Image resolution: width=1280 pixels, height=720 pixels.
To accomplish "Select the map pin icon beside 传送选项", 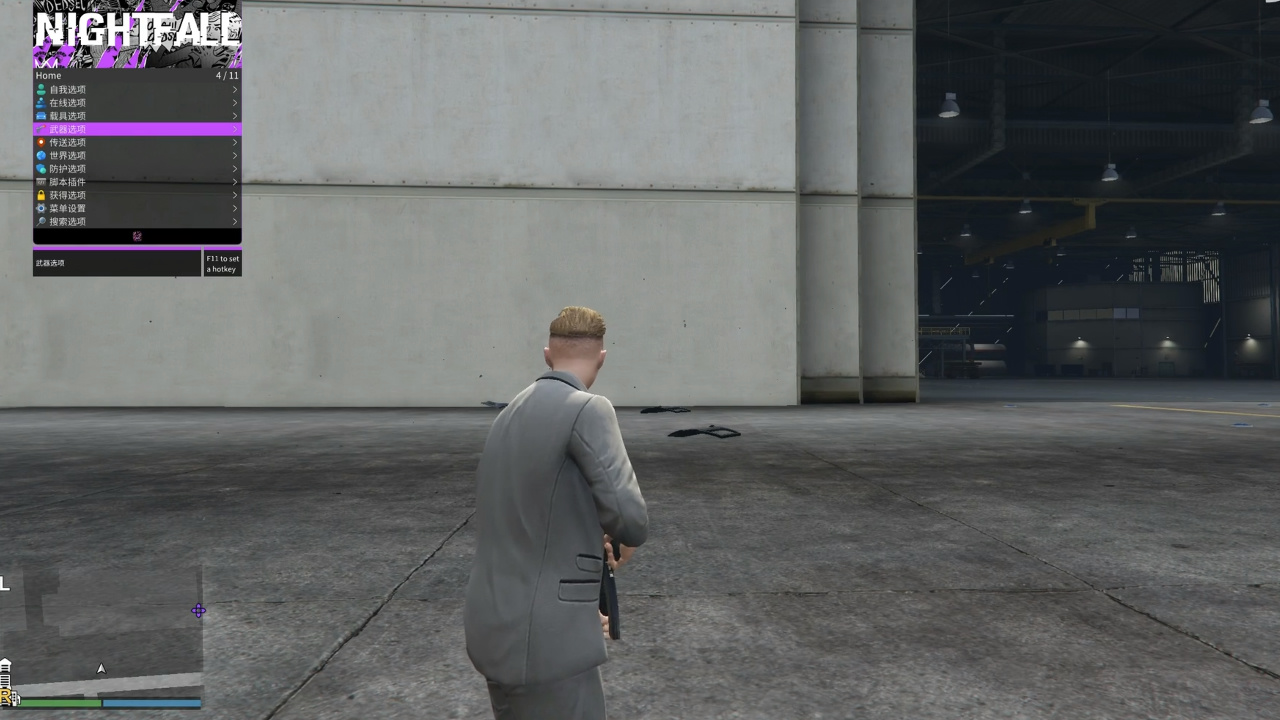I will click(x=40, y=141).
